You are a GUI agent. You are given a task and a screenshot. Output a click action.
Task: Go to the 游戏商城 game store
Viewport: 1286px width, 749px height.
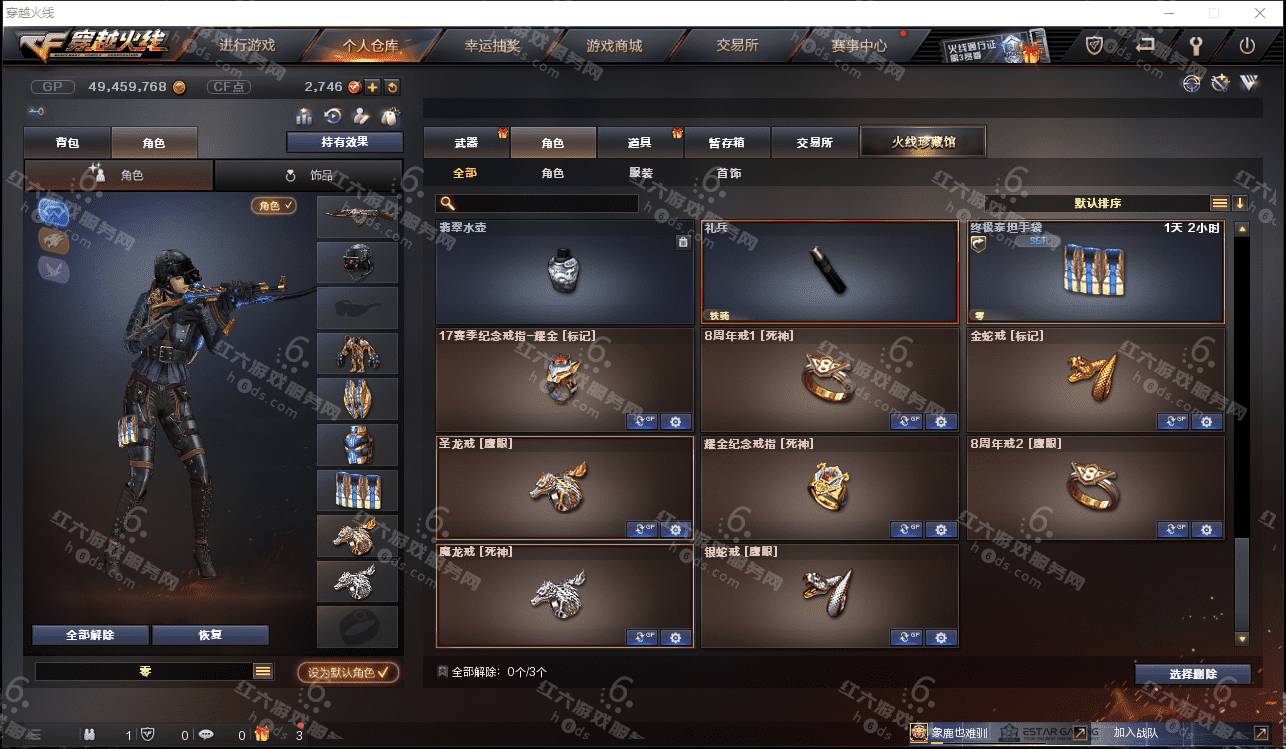coord(614,46)
